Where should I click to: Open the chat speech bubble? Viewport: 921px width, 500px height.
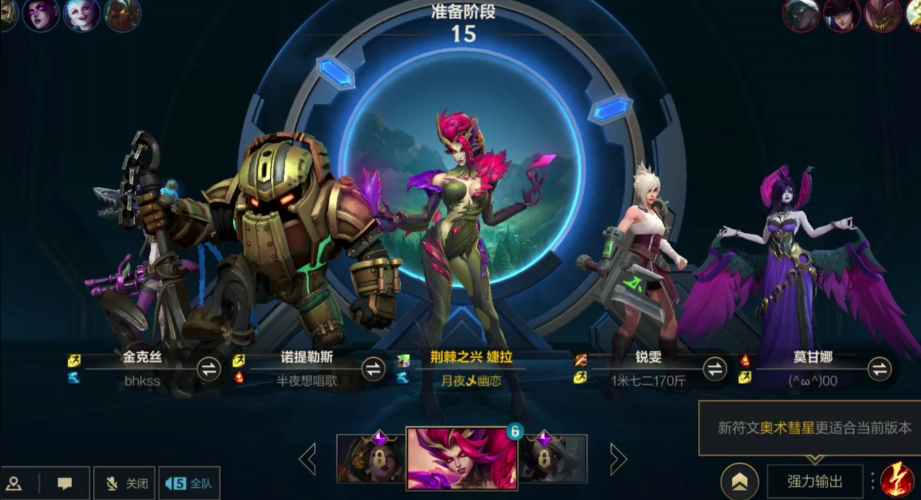point(65,483)
